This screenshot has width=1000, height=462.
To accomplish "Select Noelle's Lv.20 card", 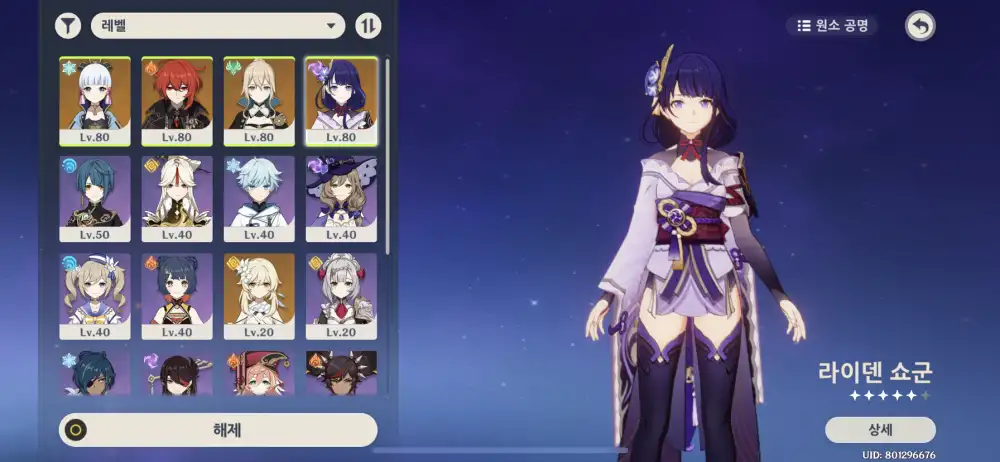I will [x=340, y=296].
